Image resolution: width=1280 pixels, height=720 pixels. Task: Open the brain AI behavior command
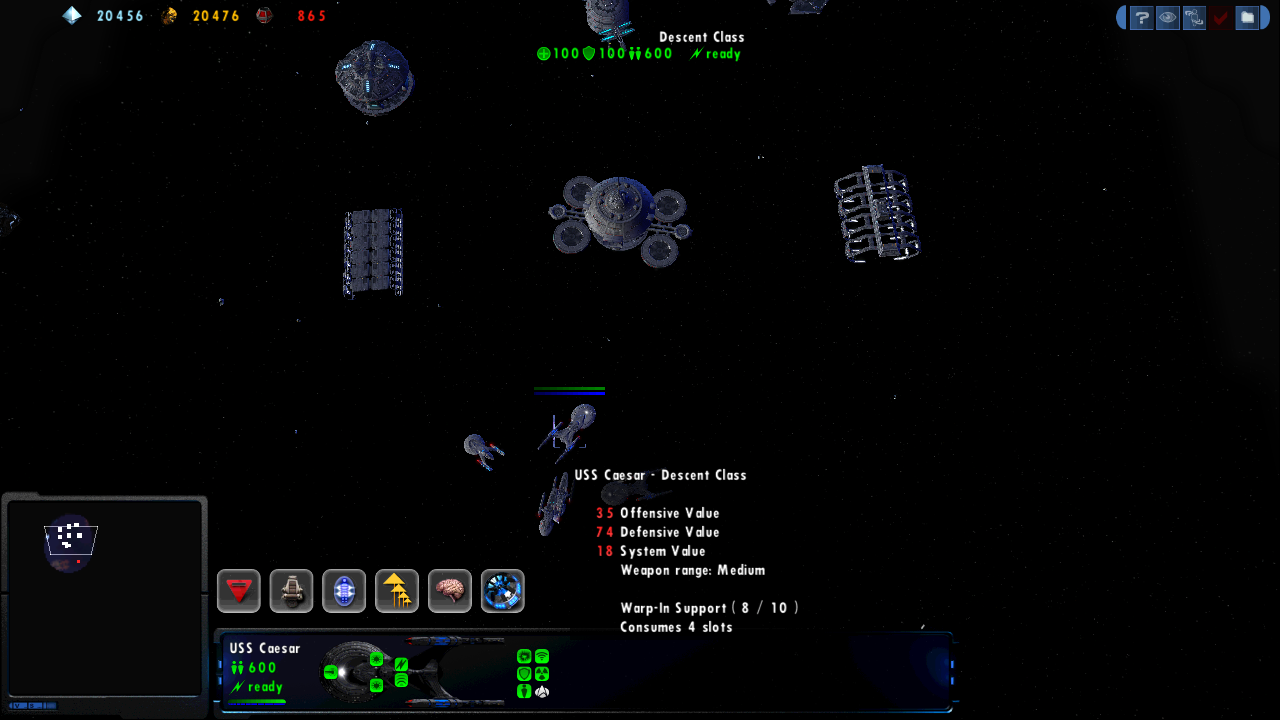click(x=450, y=591)
